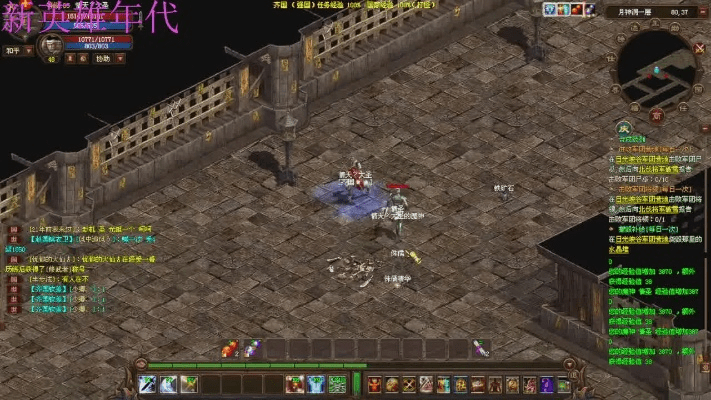The height and width of the screenshot is (400, 711).
Task: Use the white scroll item in quick bar
Action: click(x=481, y=348)
